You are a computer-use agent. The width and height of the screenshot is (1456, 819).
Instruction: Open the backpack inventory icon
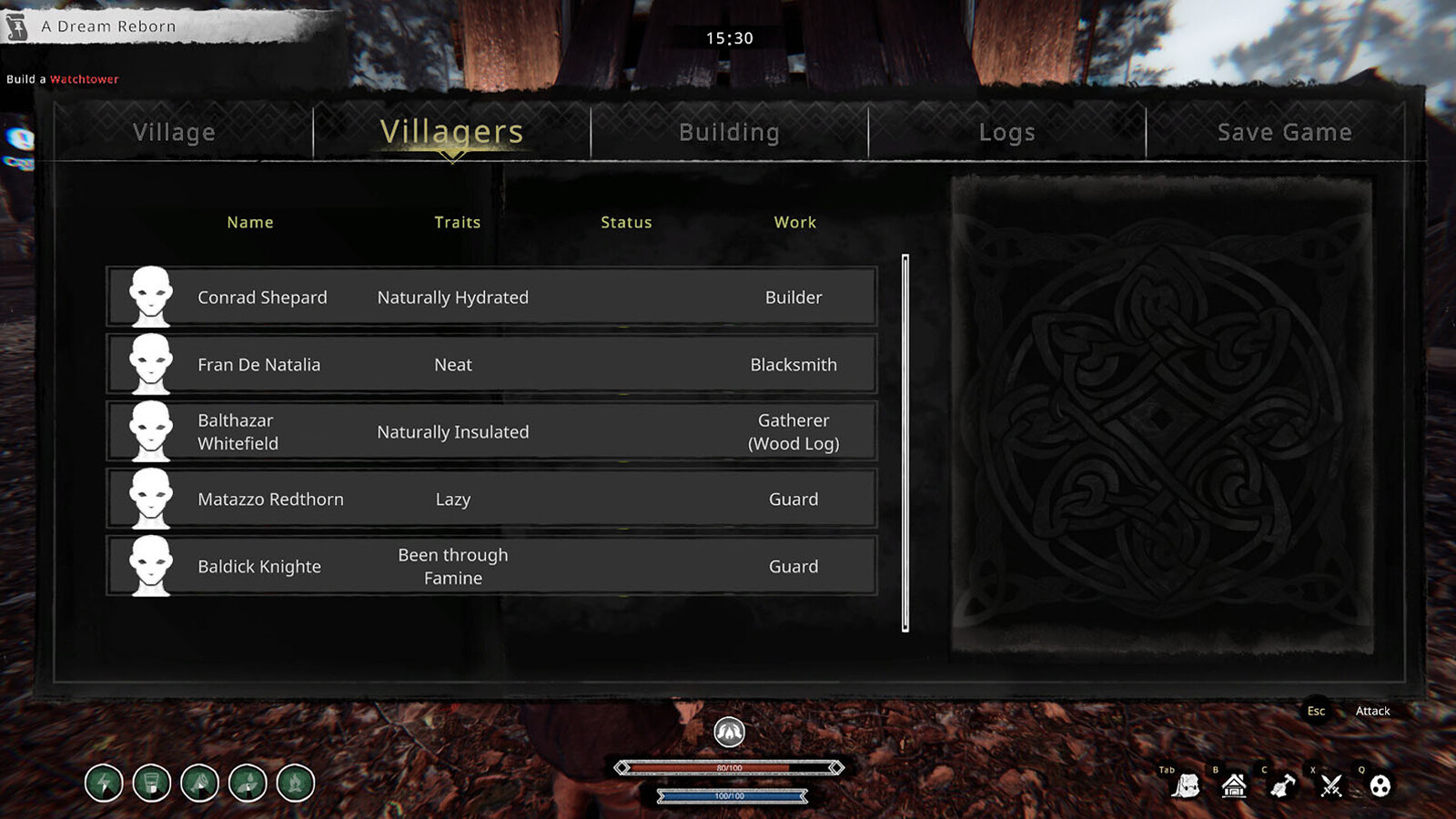(1186, 785)
